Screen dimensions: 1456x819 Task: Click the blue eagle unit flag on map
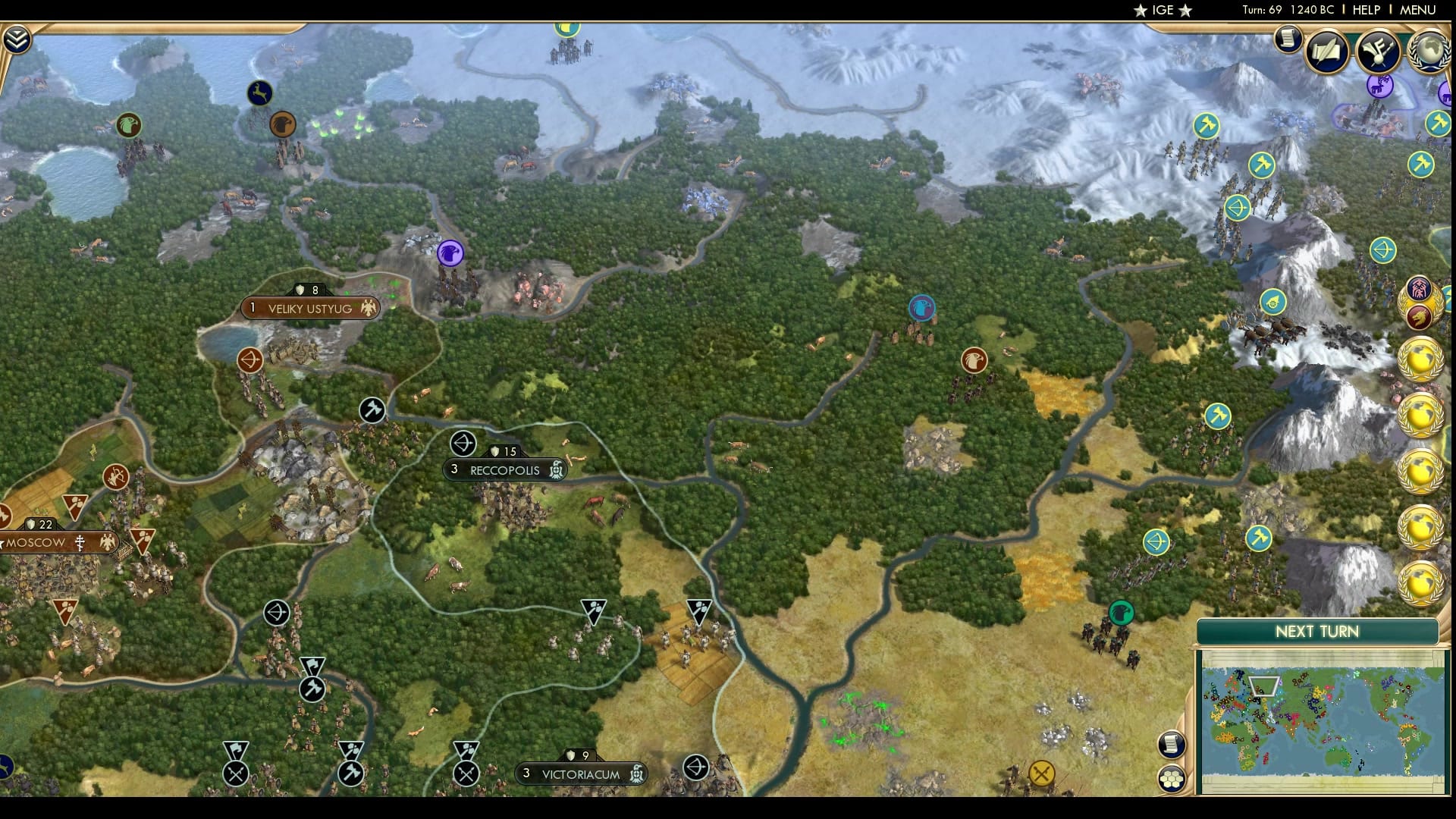coord(921,307)
